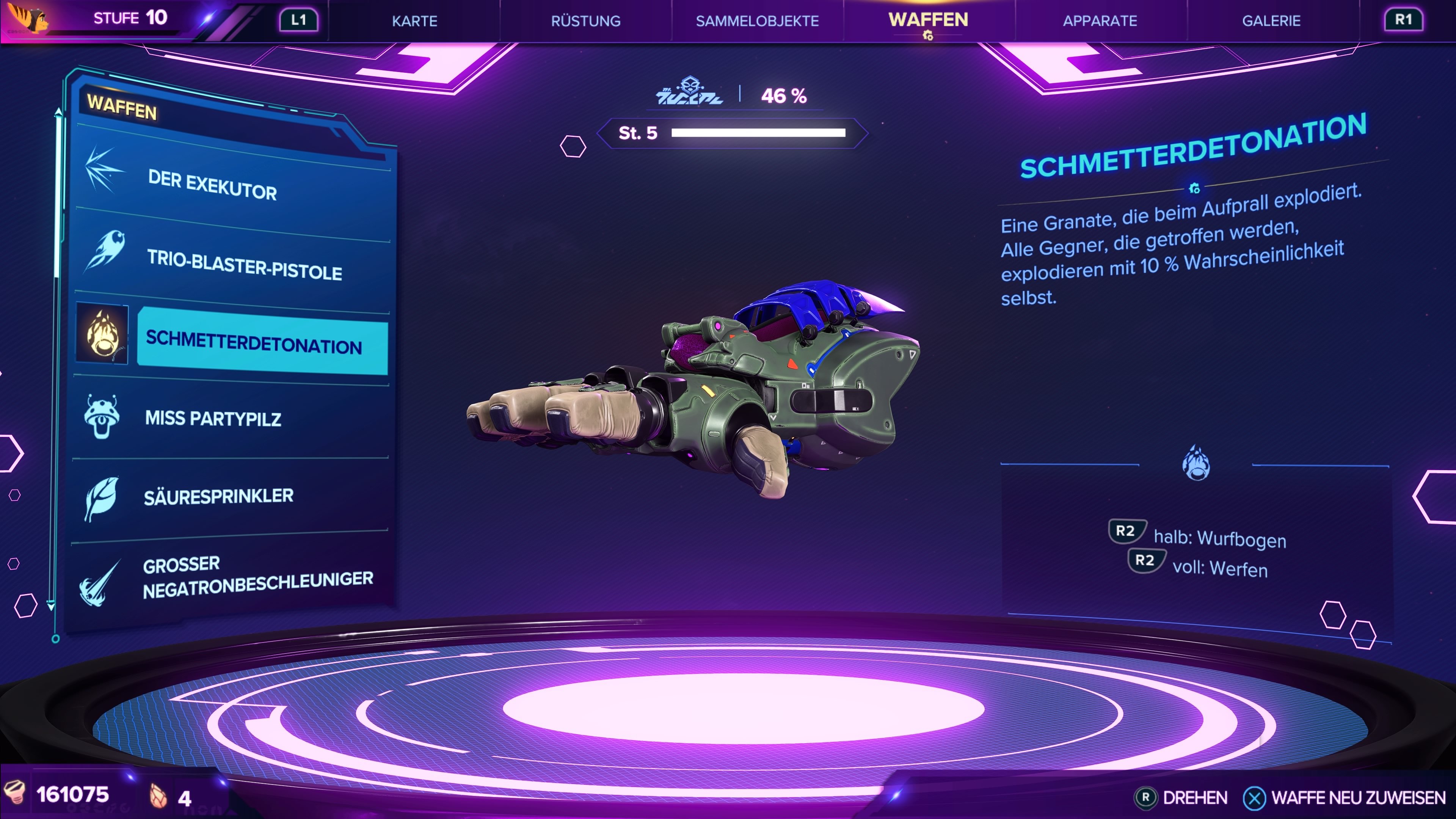Show the Sammelobjekte tab
1456x819 pixels.
coord(757,21)
